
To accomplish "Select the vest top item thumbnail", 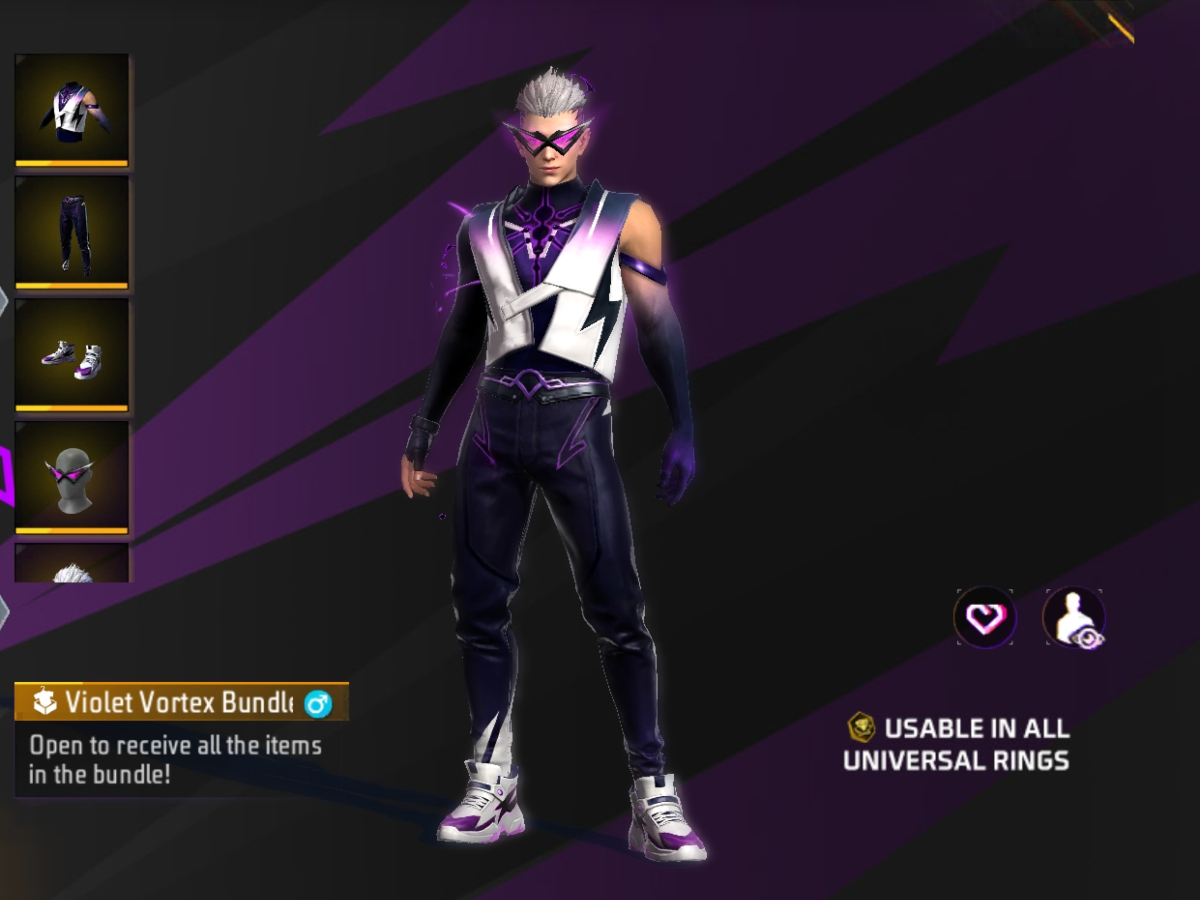I will pos(71,109).
